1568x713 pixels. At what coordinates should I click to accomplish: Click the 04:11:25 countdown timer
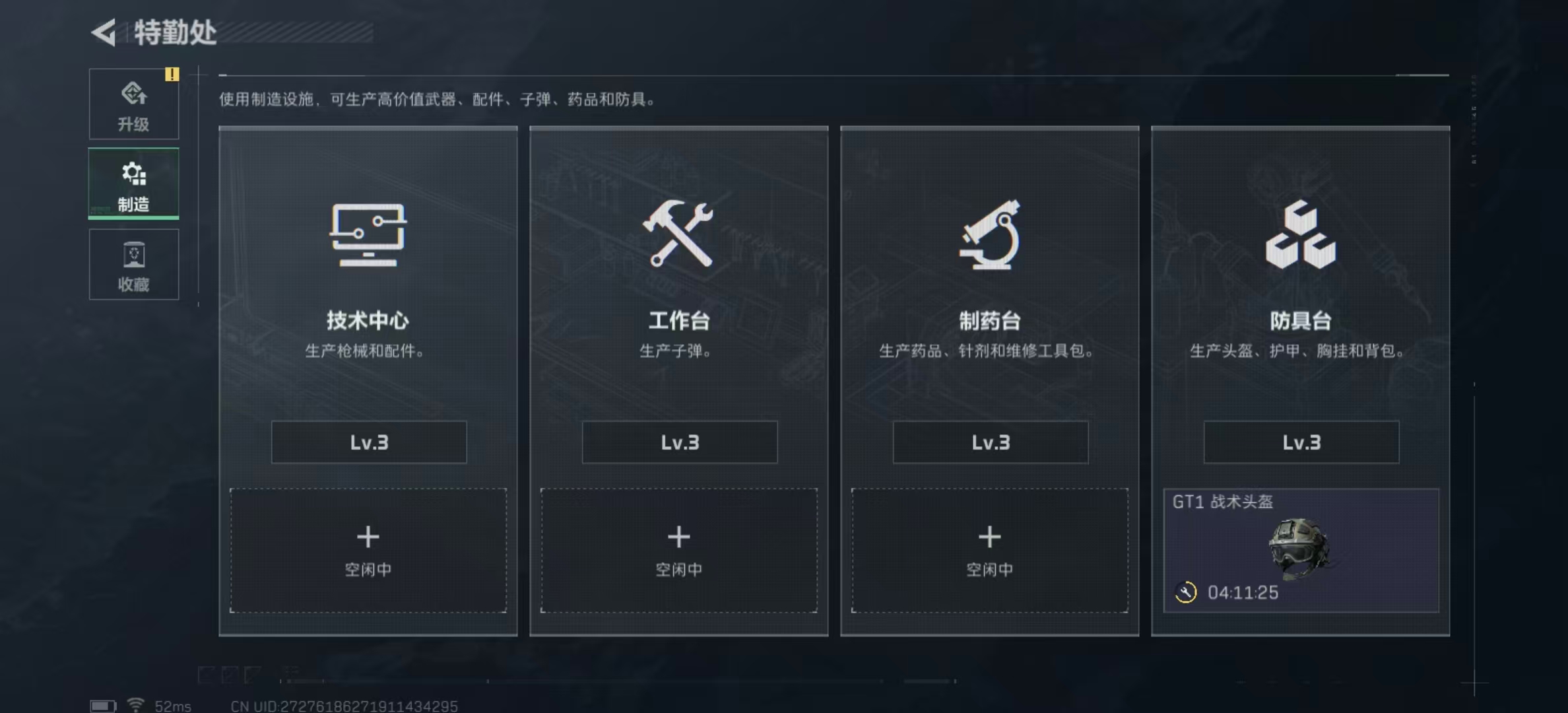pos(1243,593)
